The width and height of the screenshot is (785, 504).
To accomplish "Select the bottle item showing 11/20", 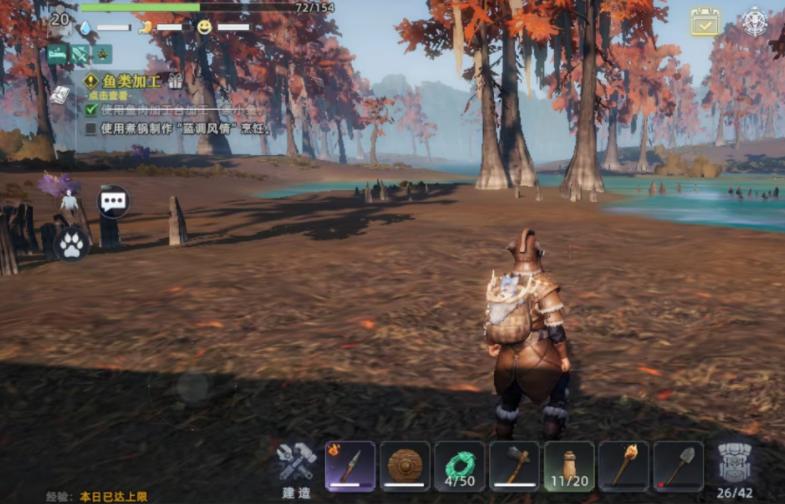I will pyautogui.click(x=569, y=466).
